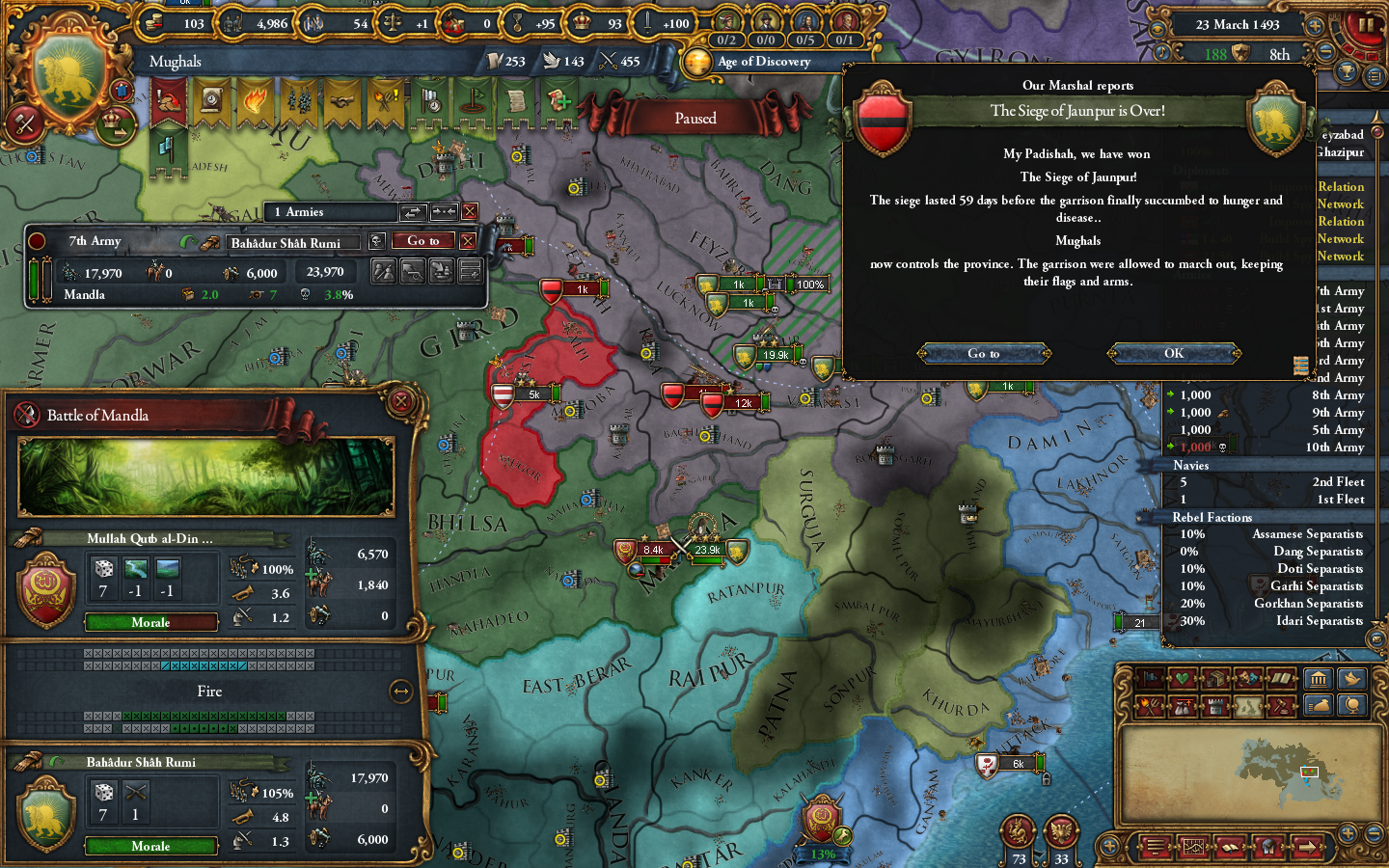Click the transport army by sea icon
This screenshot has height=868, width=1389.
click(442, 271)
